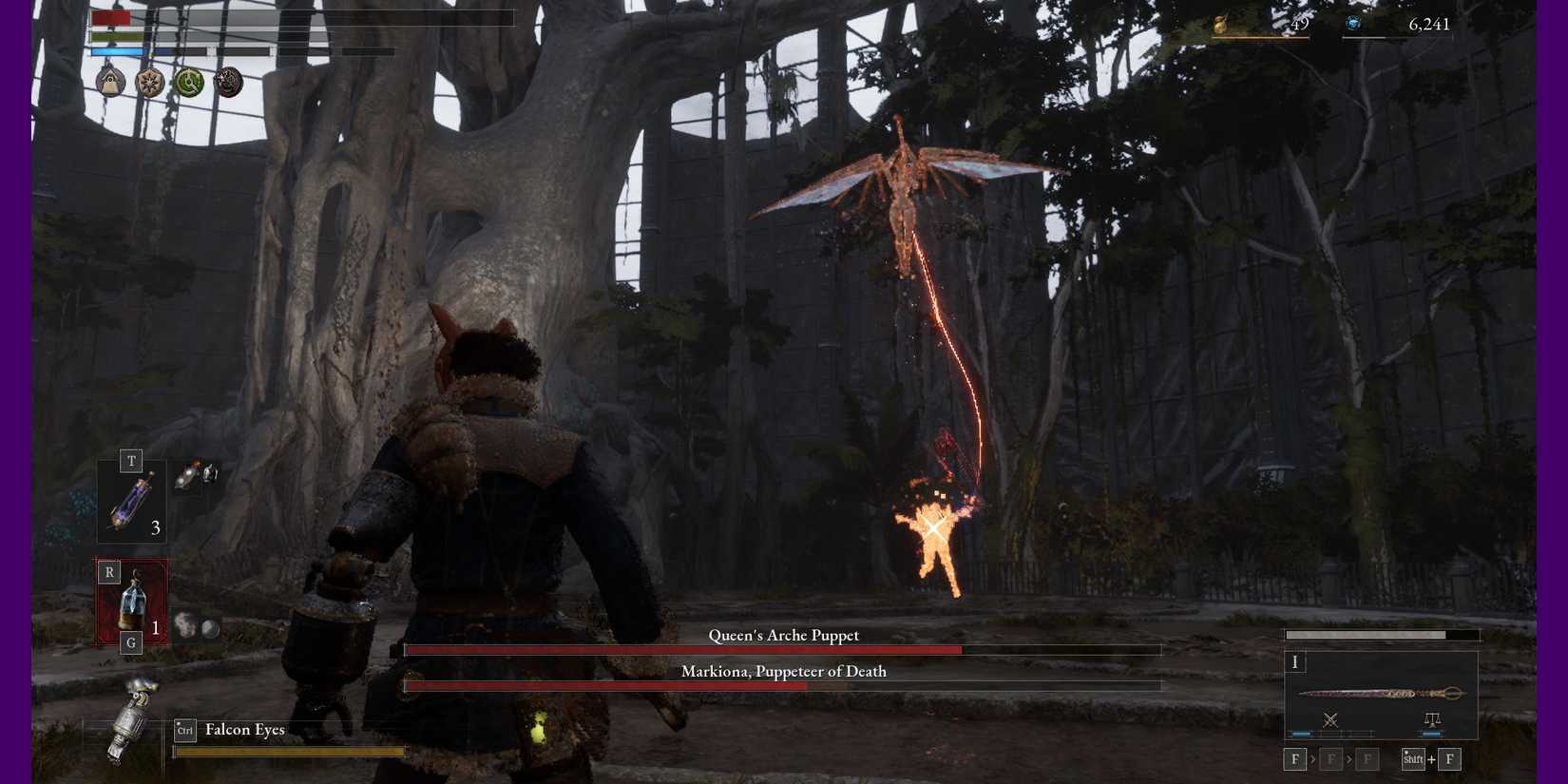The image size is (1568, 784).
Task: Click the fourth dark amulet icon
Action: (226, 84)
